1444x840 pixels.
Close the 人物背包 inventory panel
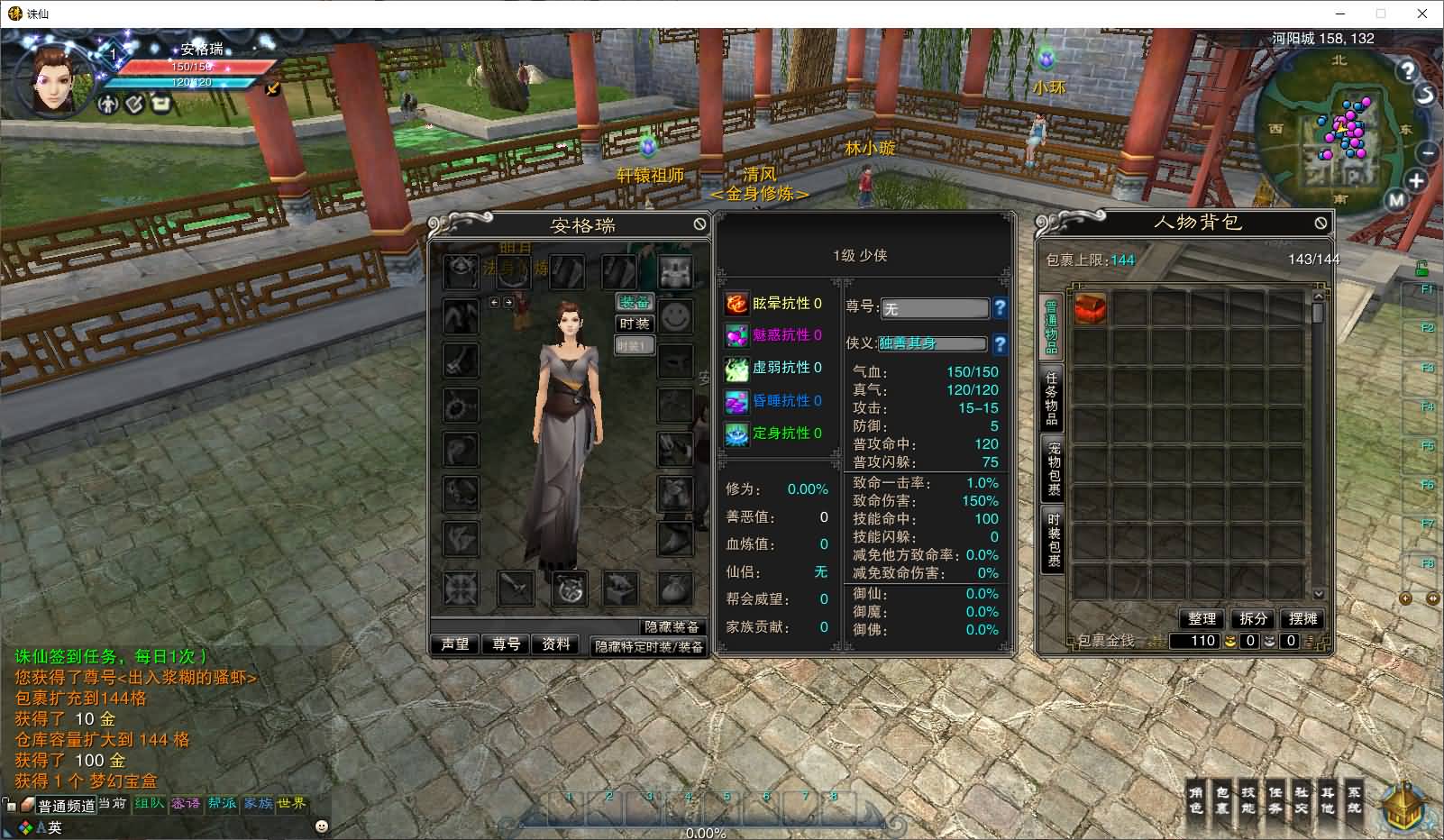(x=1321, y=222)
